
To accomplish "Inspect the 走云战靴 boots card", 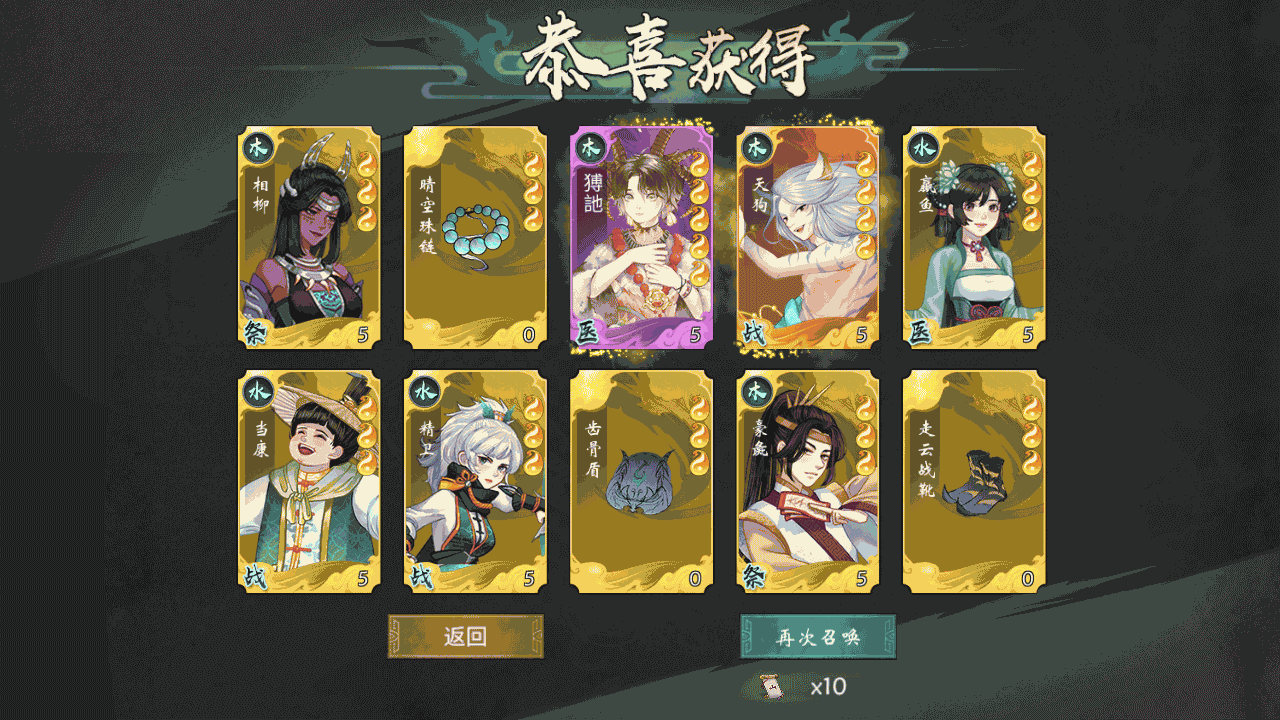I will (974, 482).
